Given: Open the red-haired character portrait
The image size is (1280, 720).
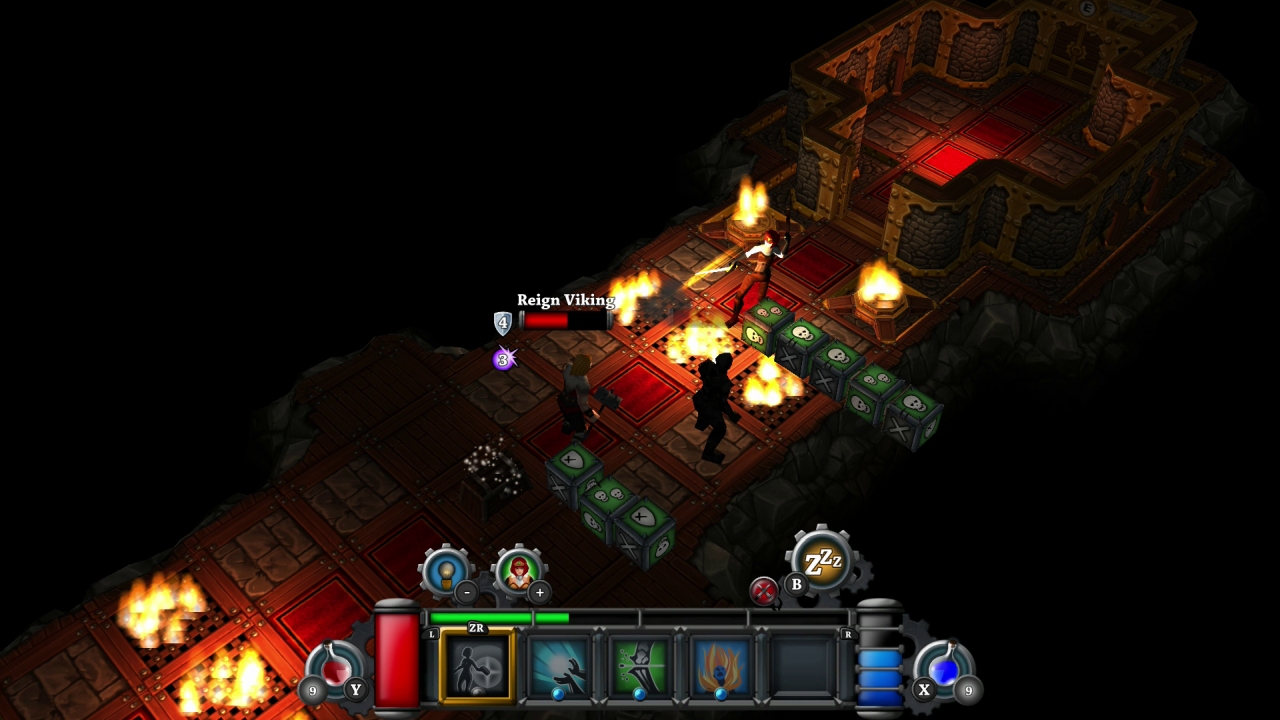Looking at the screenshot, I should 520,568.
